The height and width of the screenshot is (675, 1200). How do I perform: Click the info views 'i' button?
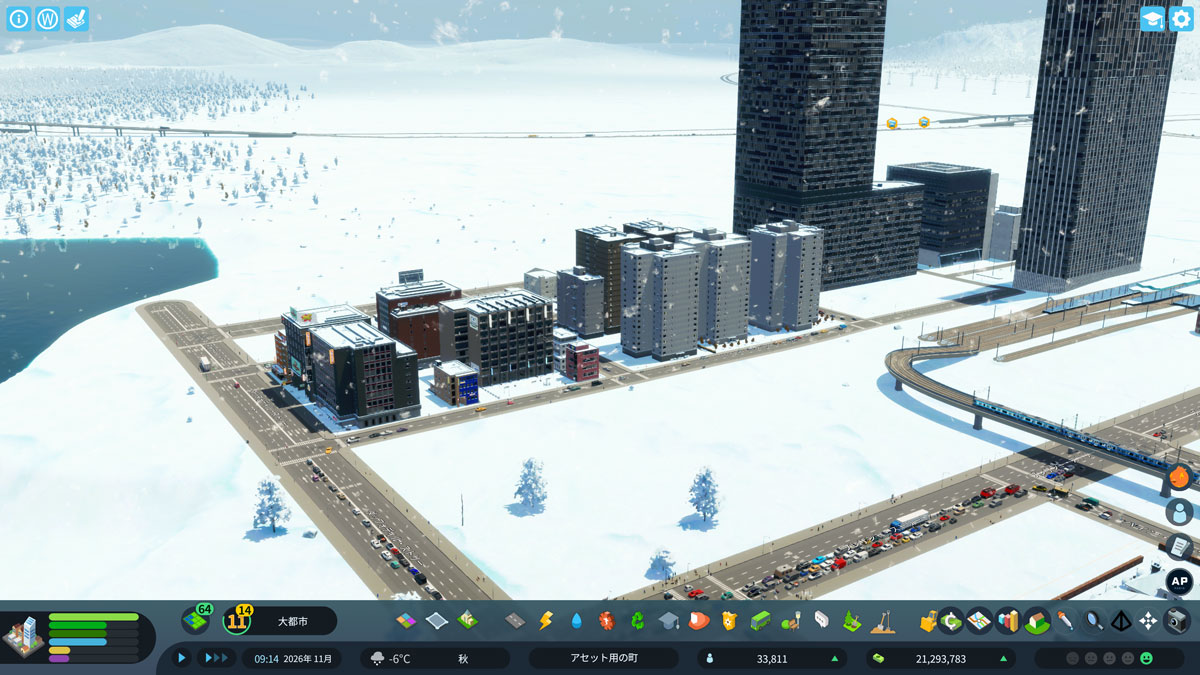click(x=19, y=19)
